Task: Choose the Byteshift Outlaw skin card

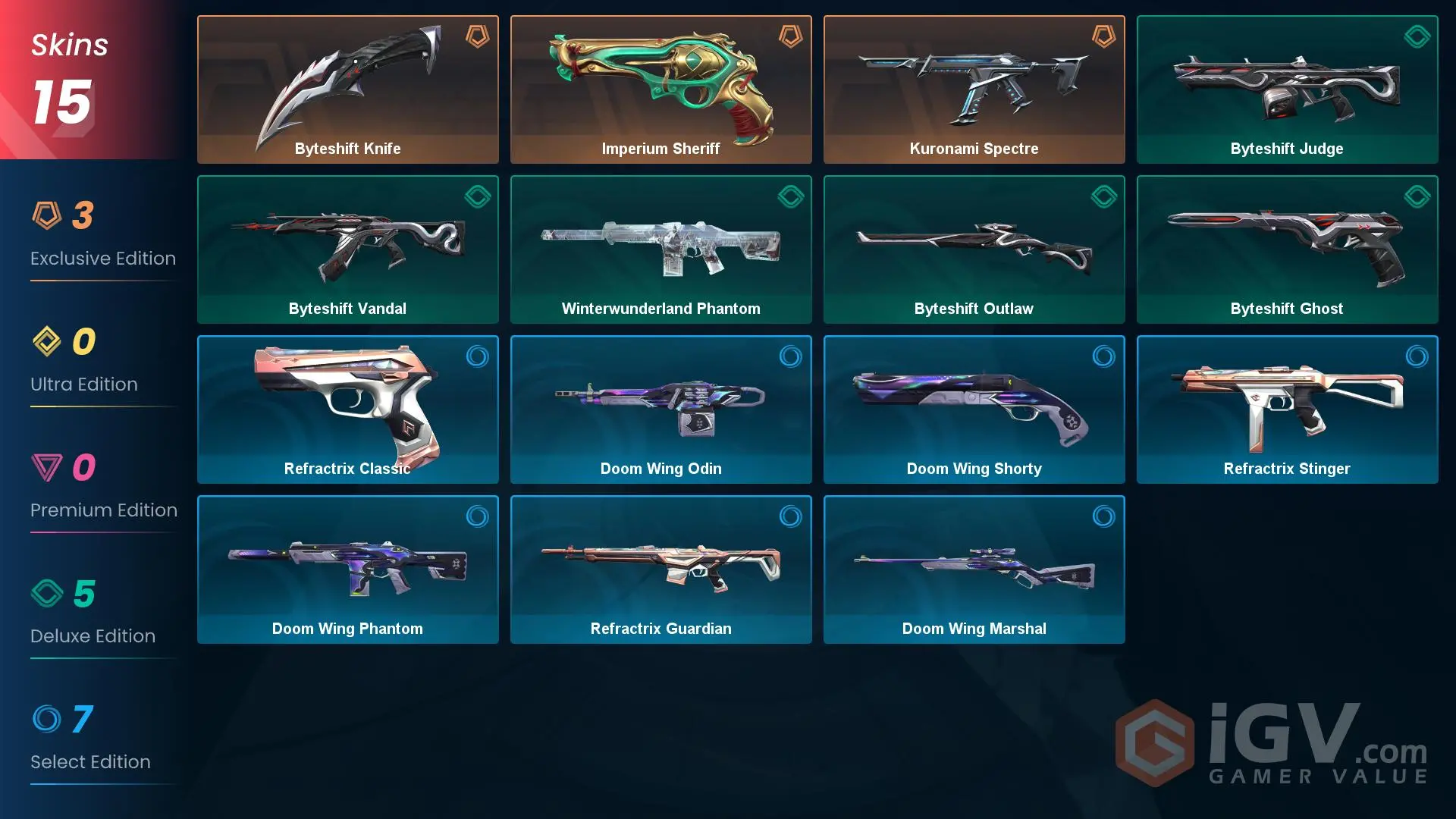Action: click(974, 249)
